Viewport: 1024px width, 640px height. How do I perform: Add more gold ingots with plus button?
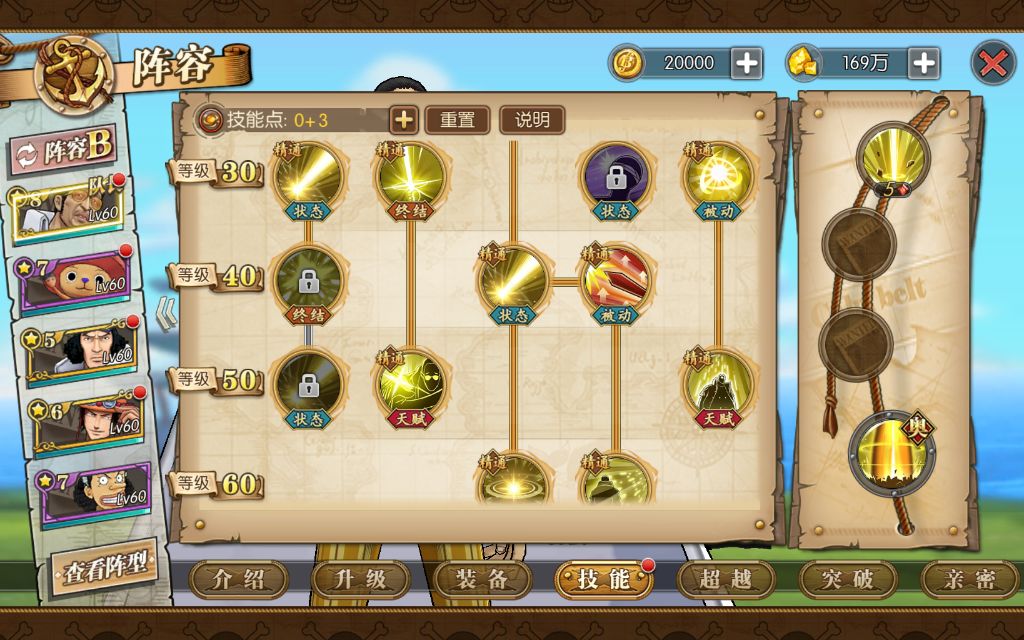923,63
